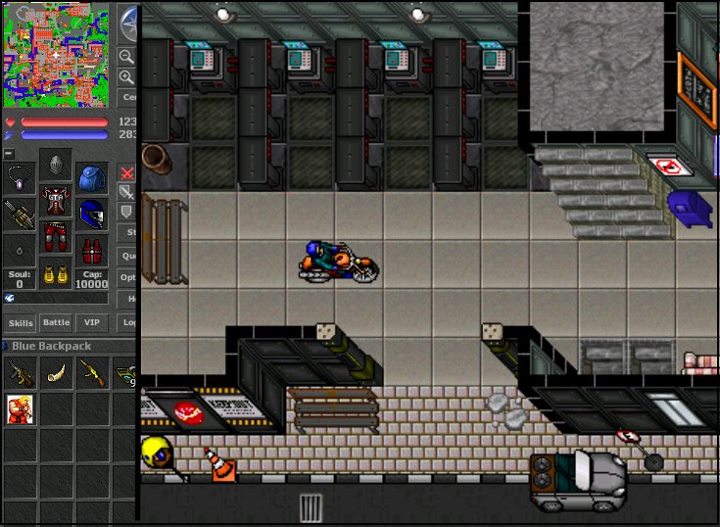The image size is (720, 527).
Task: Collapse the equipment panel with minus button
Action: (x=9, y=154)
